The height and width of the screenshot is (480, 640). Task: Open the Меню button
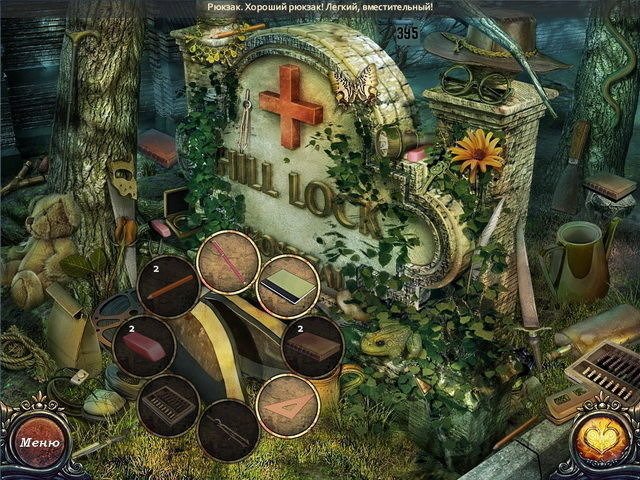coord(39,442)
